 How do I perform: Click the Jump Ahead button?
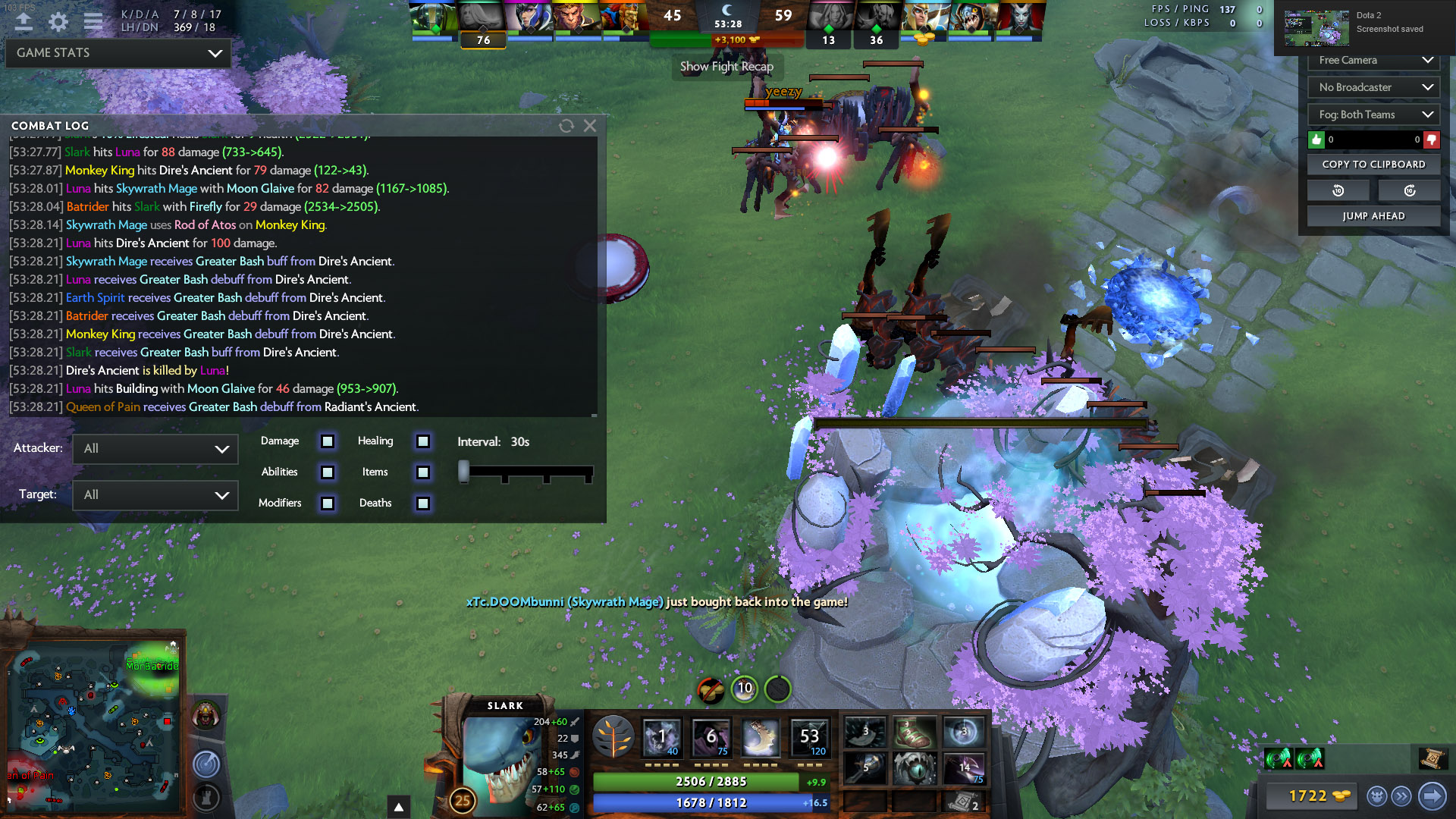coord(1373,216)
